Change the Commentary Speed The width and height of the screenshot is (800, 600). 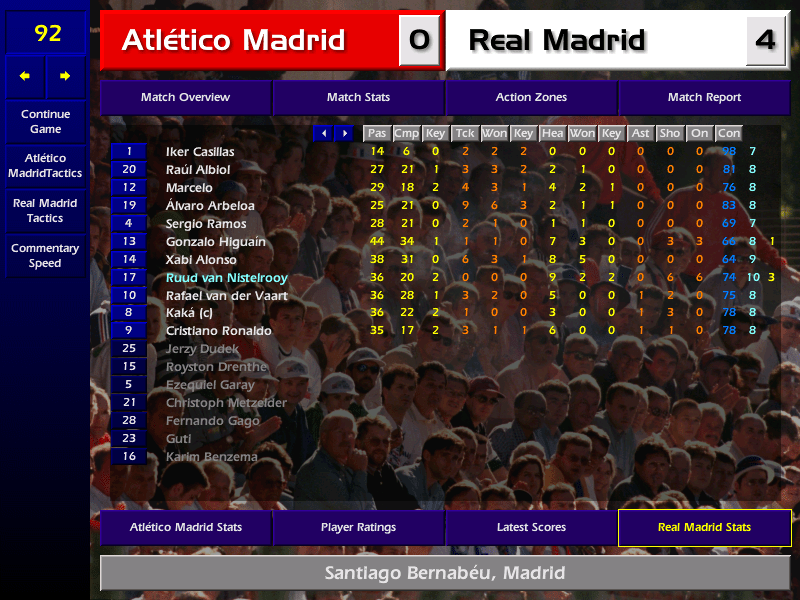45,256
